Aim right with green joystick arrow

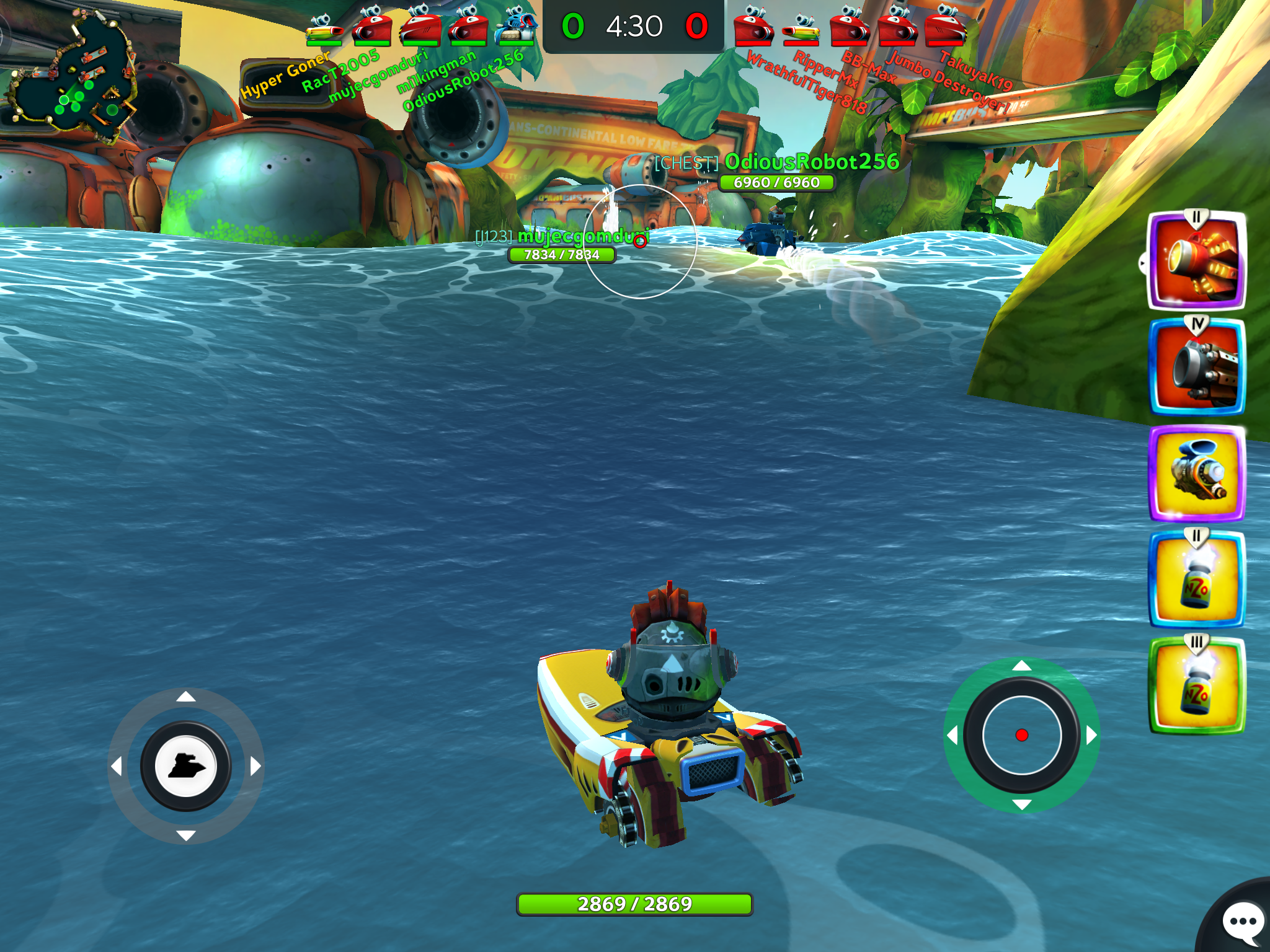pyautogui.click(x=1091, y=735)
